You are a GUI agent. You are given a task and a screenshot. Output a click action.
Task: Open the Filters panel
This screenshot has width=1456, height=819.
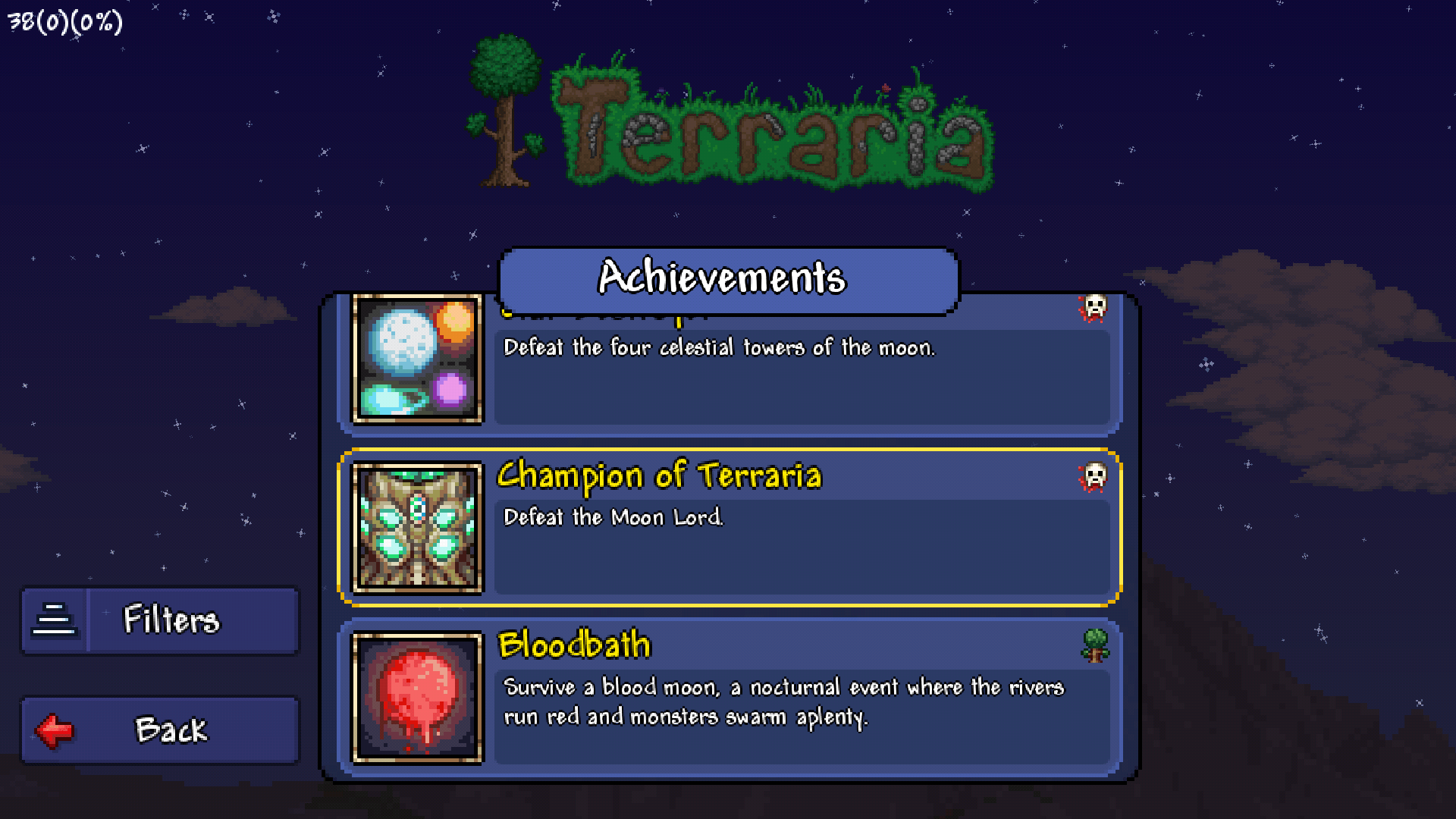(x=159, y=620)
